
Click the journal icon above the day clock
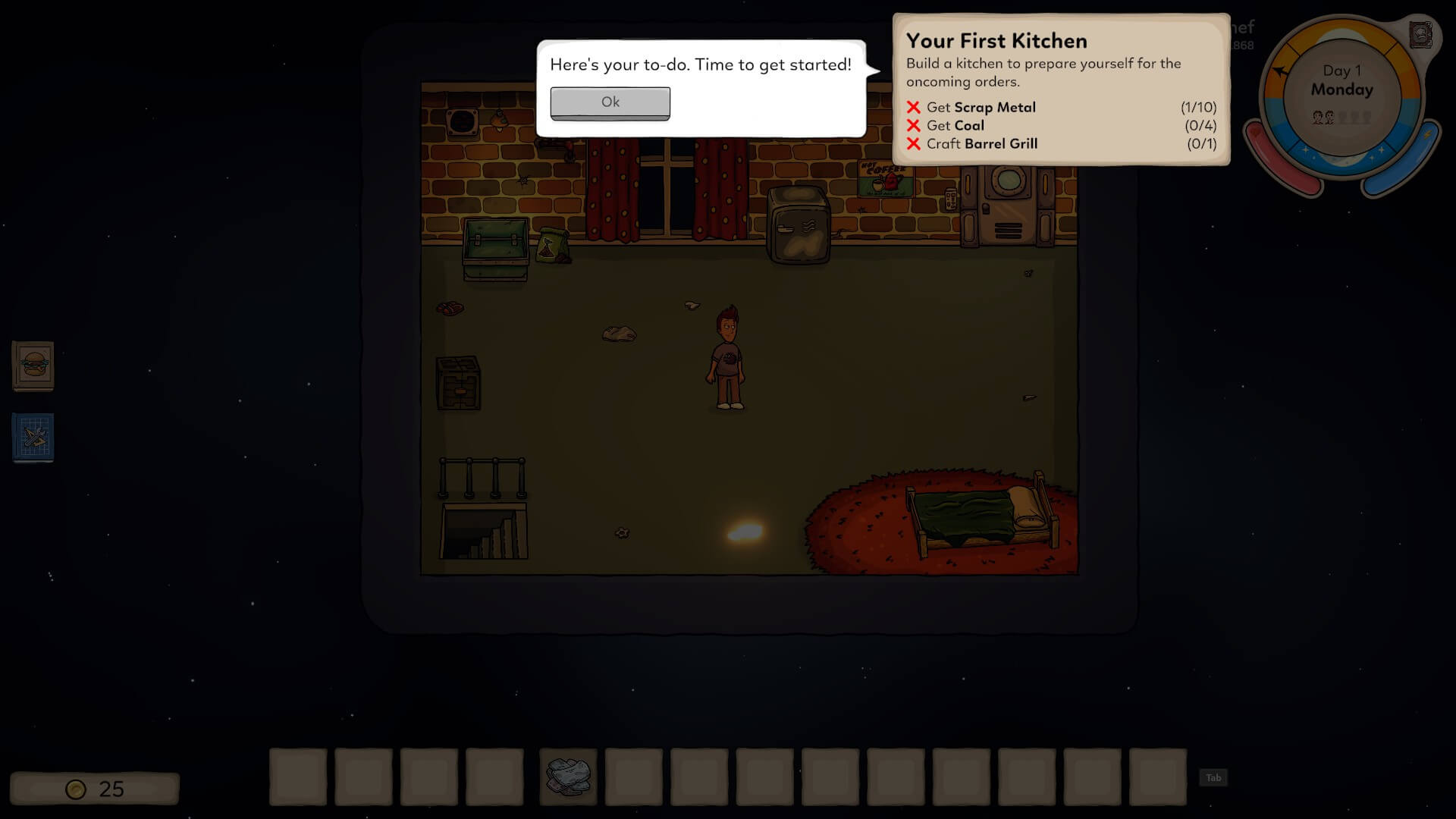point(1420,35)
